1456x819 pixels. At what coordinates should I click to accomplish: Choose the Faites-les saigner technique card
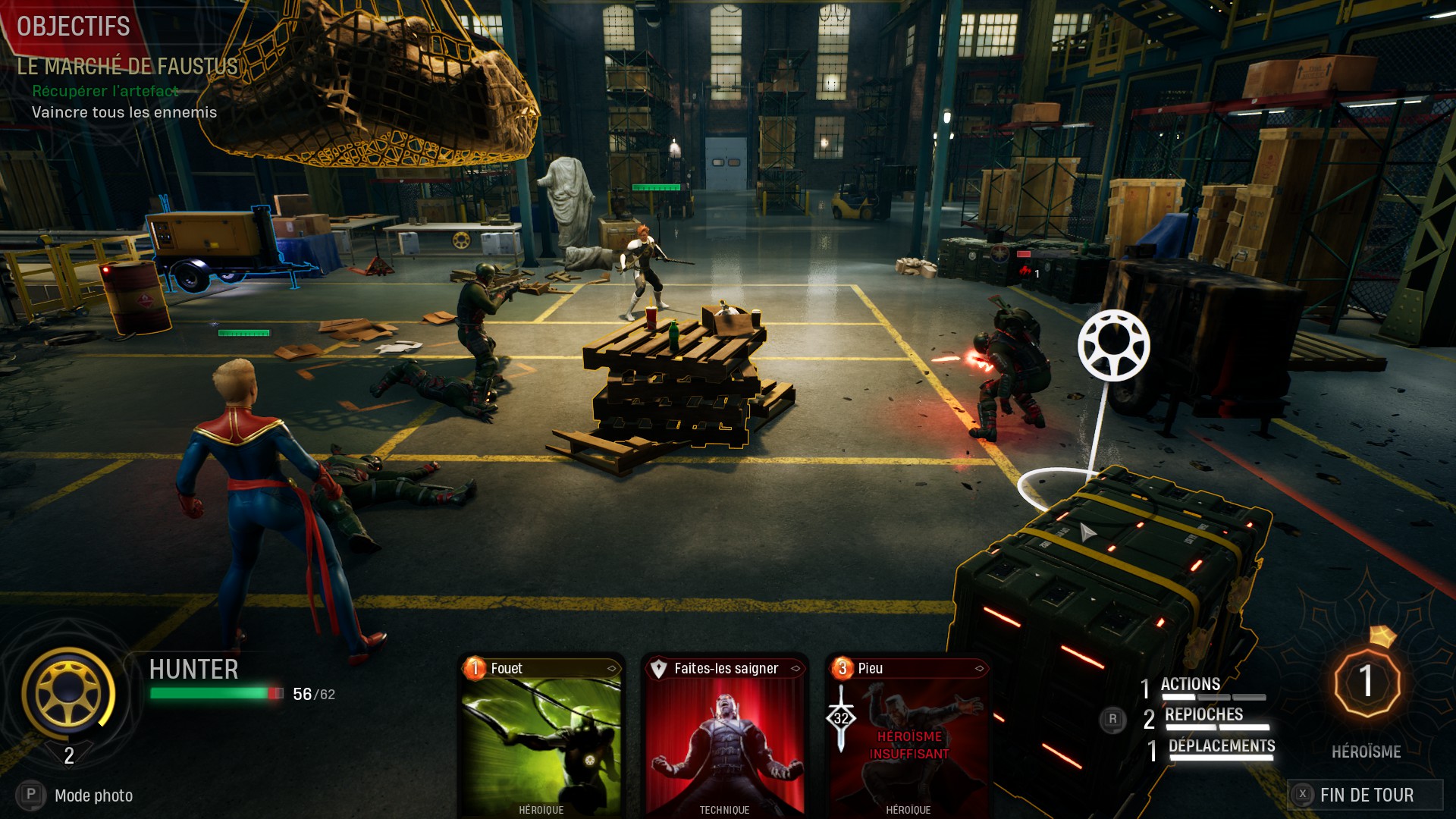[x=724, y=736]
